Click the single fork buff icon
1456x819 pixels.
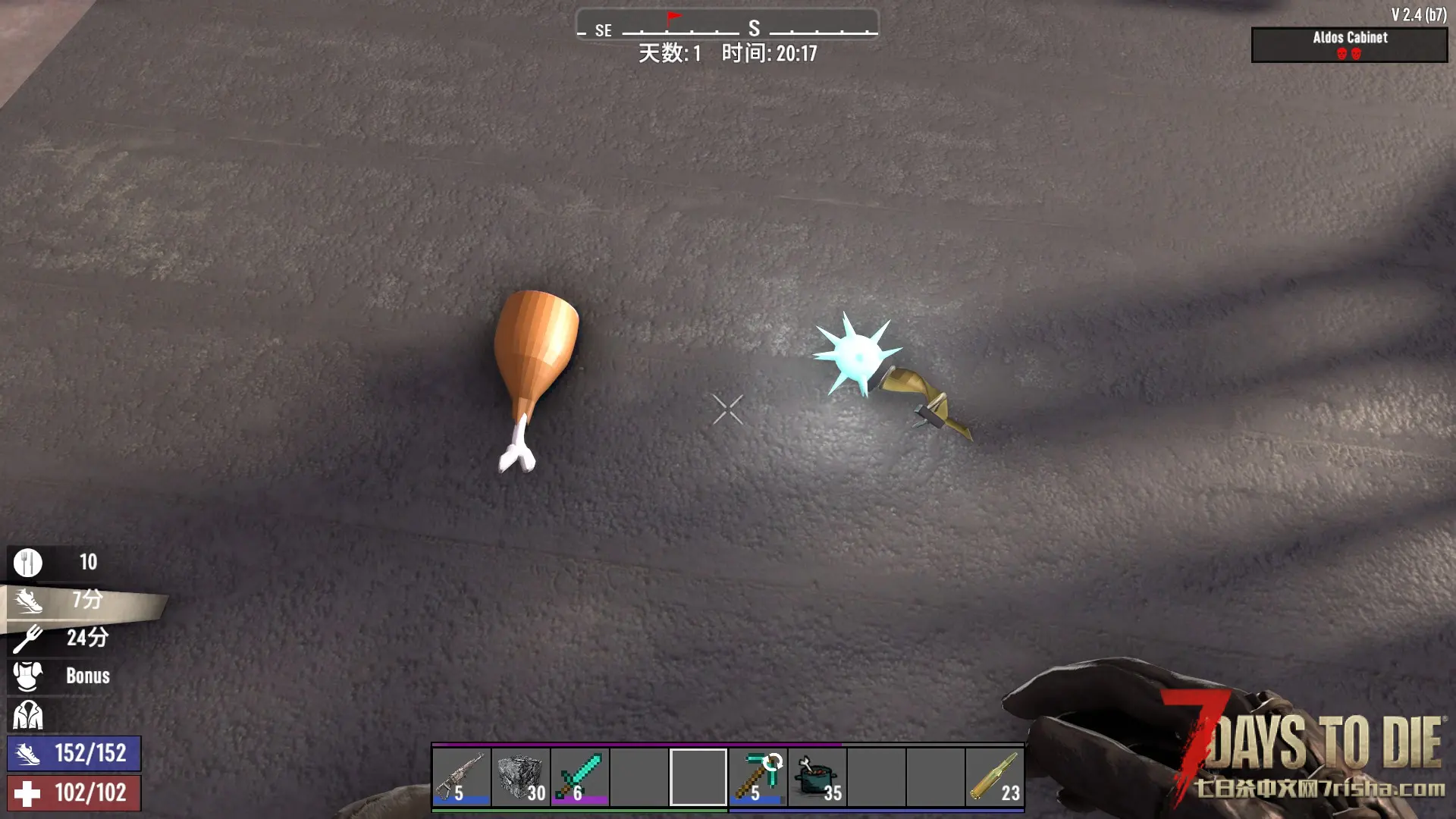point(28,638)
